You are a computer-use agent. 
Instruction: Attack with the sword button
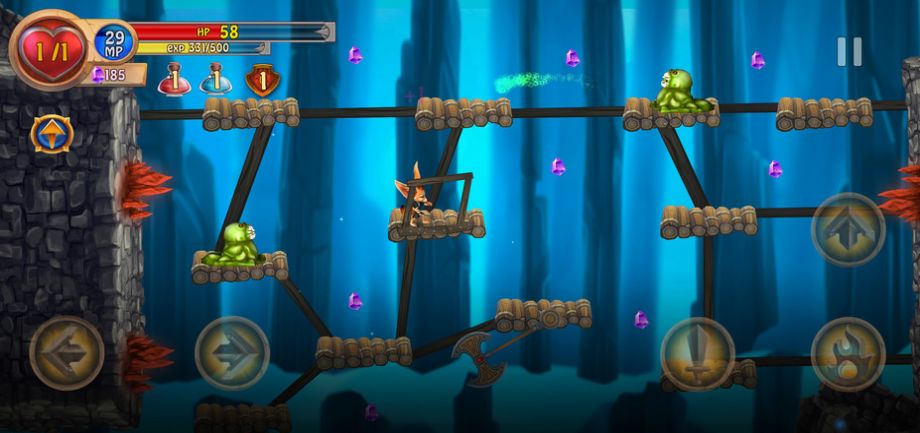tap(698, 354)
